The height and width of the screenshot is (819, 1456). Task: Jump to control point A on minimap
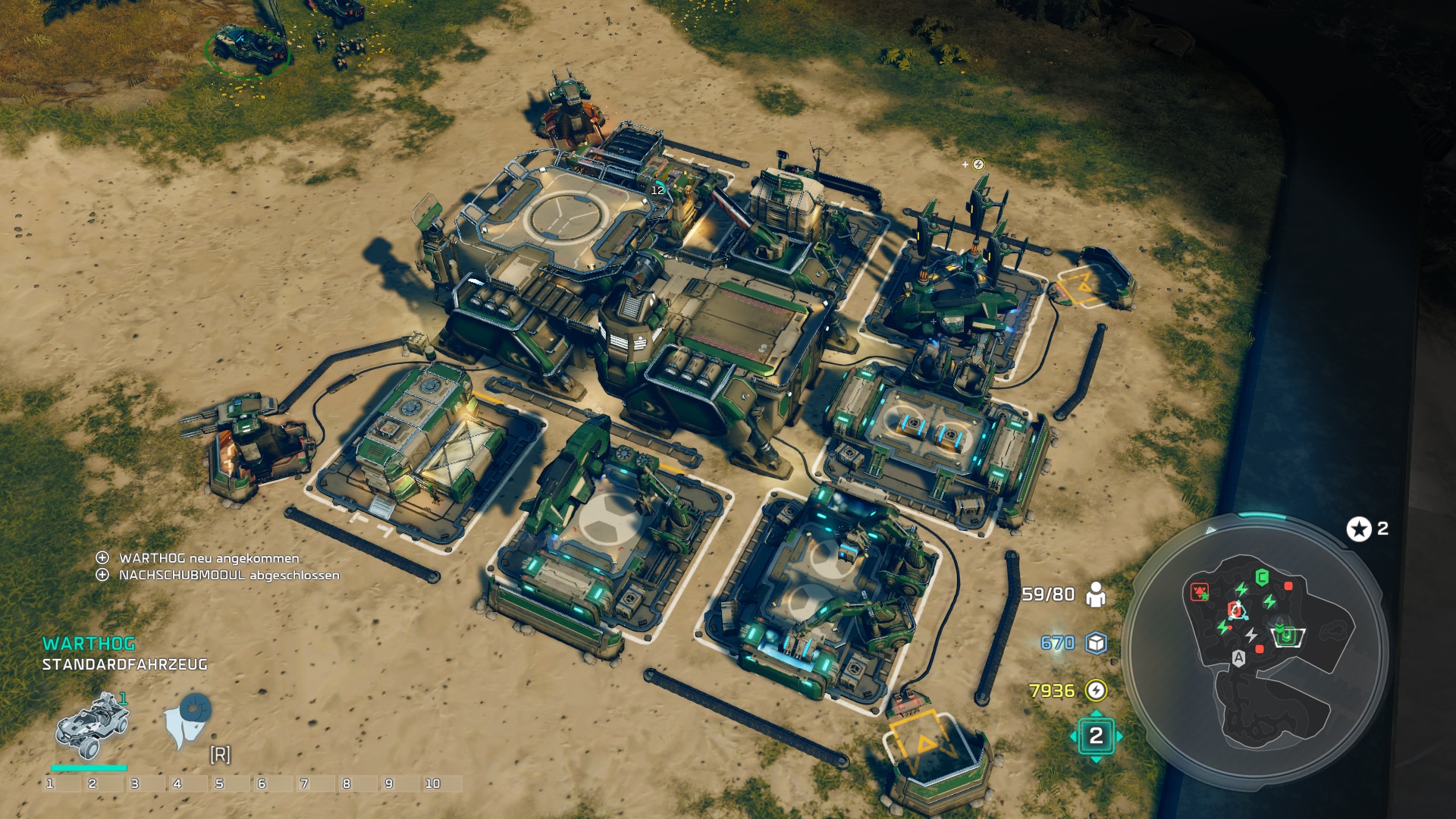[1238, 657]
